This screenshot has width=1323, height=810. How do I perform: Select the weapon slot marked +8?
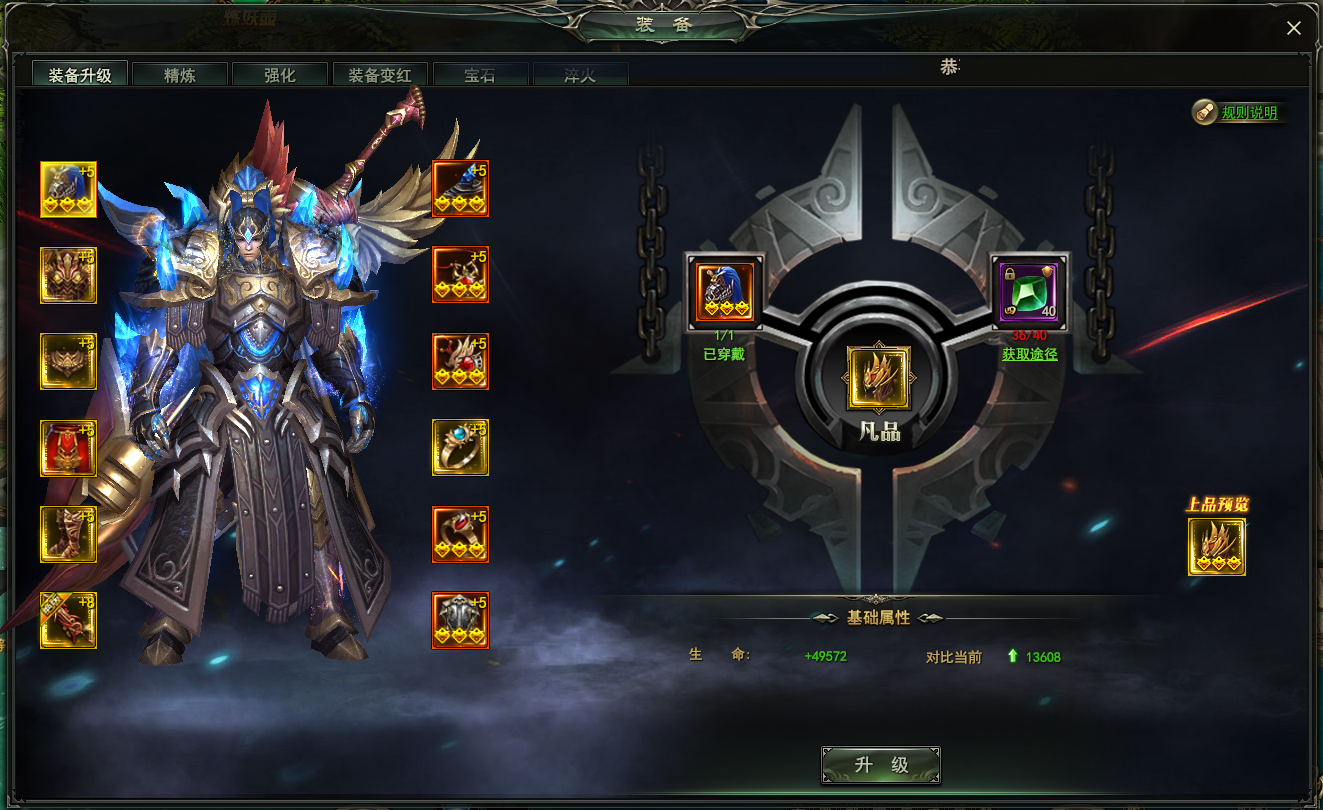pyautogui.click(x=68, y=620)
